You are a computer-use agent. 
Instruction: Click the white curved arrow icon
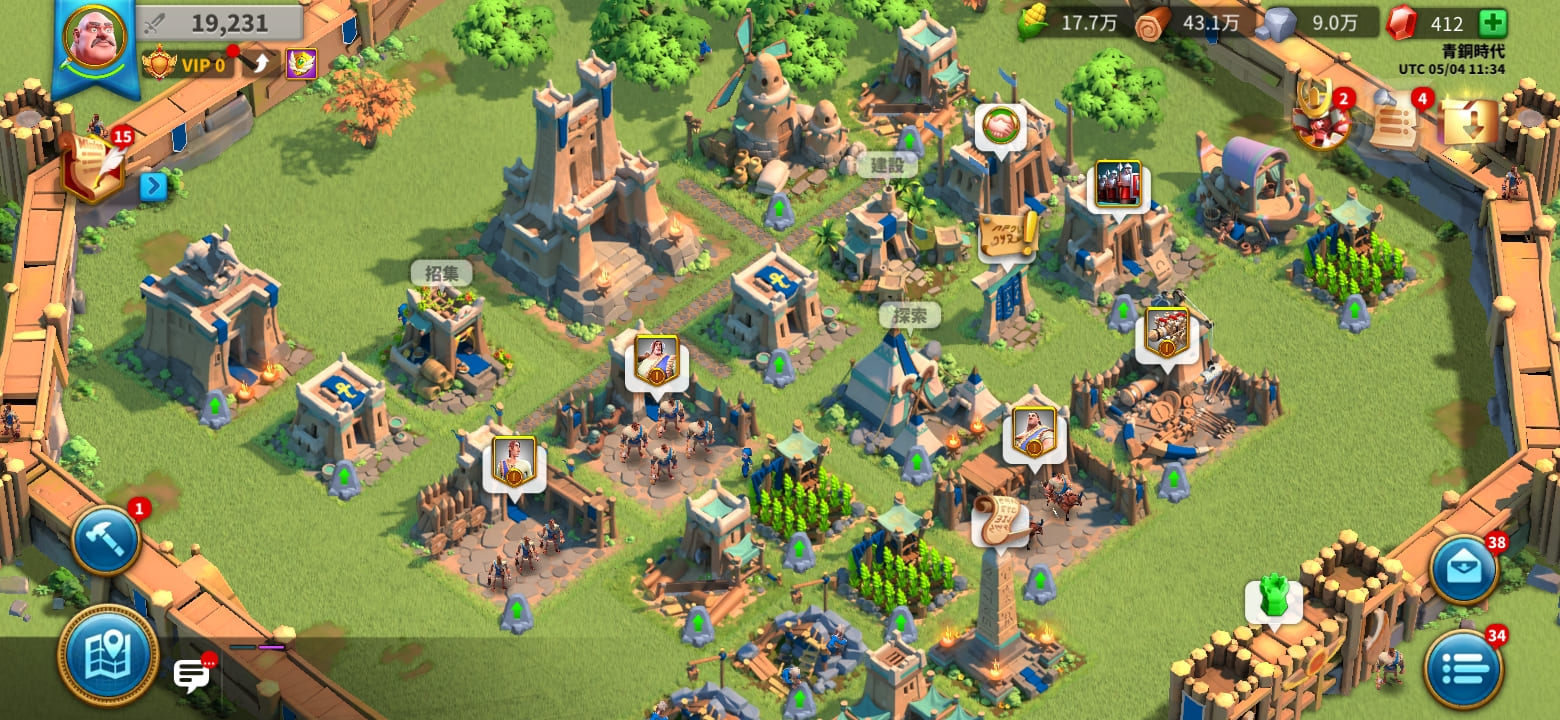(x=261, y=65)
